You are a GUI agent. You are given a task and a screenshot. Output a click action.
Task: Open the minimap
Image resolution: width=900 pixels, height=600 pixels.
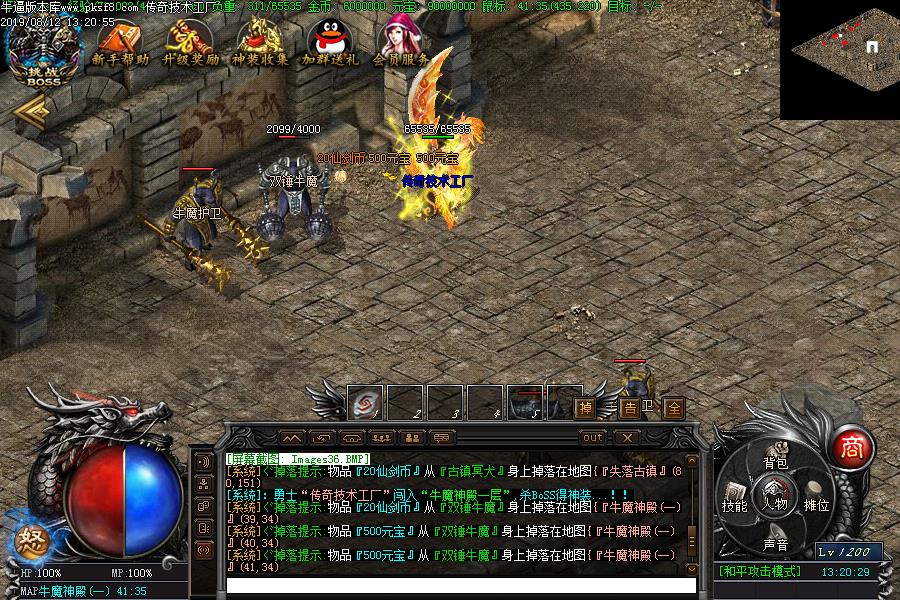(840, 59)
